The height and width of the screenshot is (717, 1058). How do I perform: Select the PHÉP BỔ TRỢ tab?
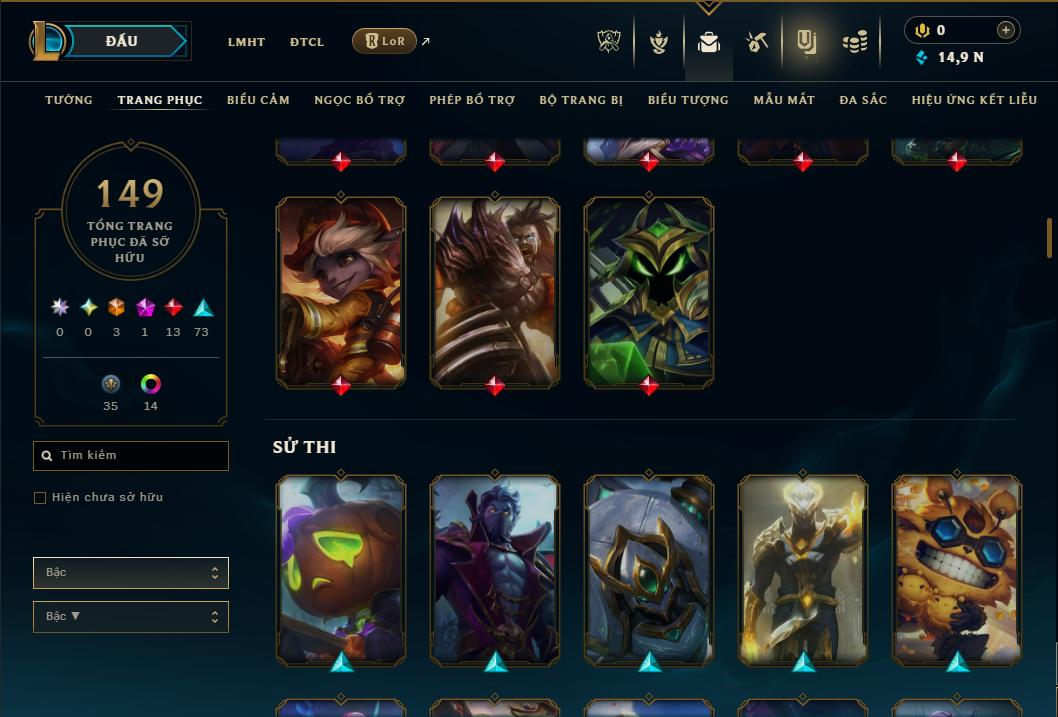(472, 100)
